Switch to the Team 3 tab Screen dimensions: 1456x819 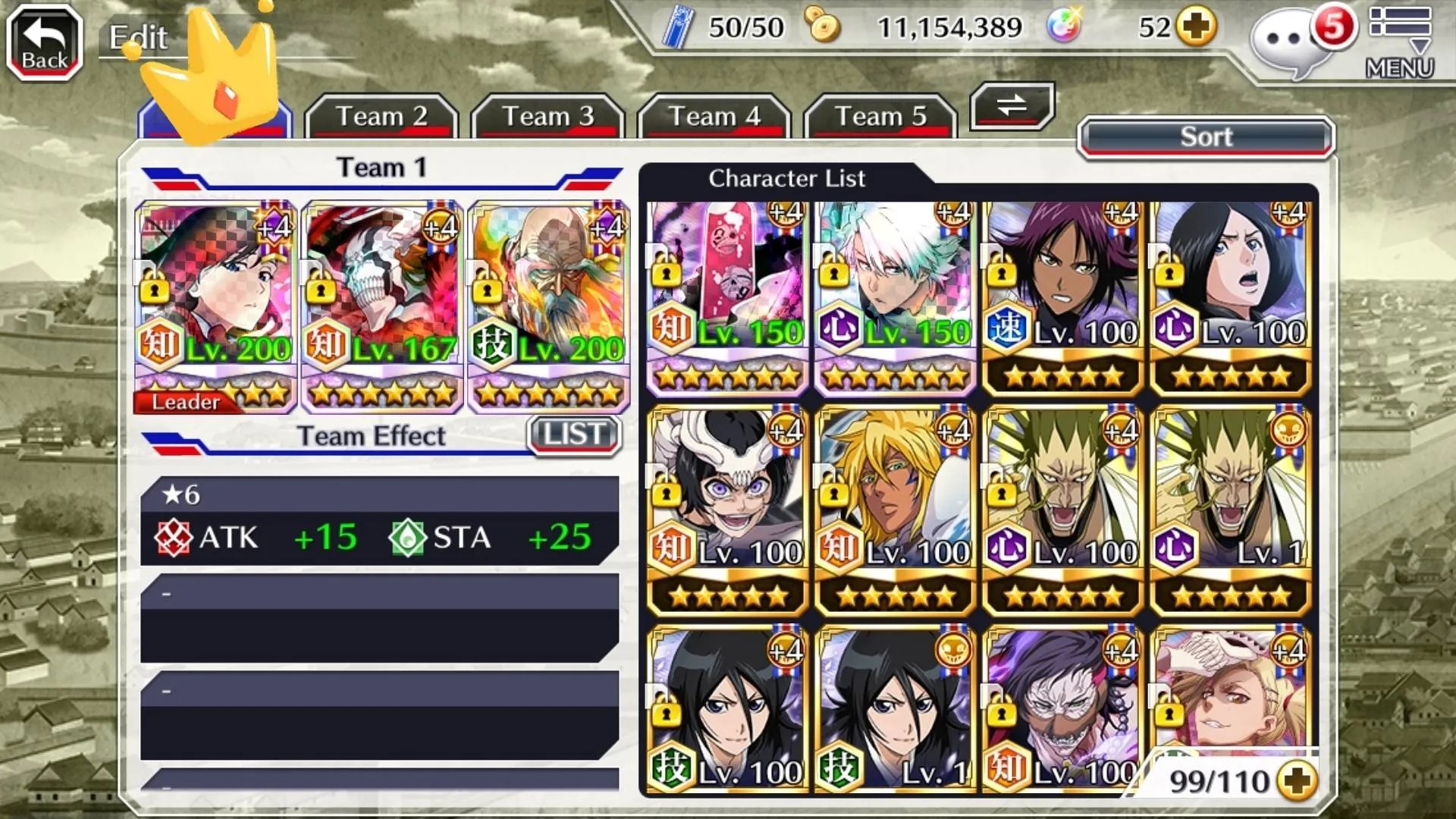click(548, 117)
